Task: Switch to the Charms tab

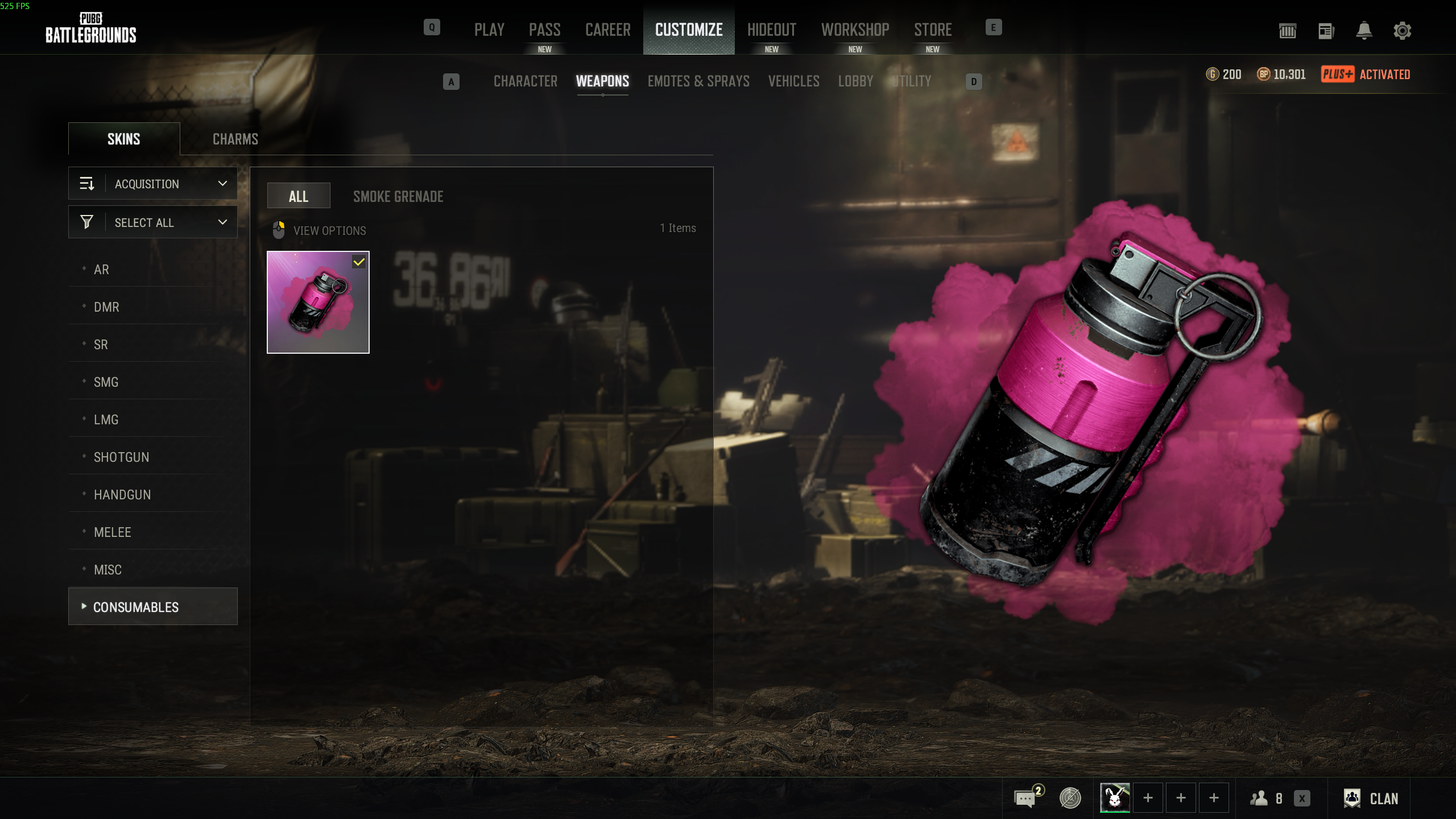Action: 235,139
